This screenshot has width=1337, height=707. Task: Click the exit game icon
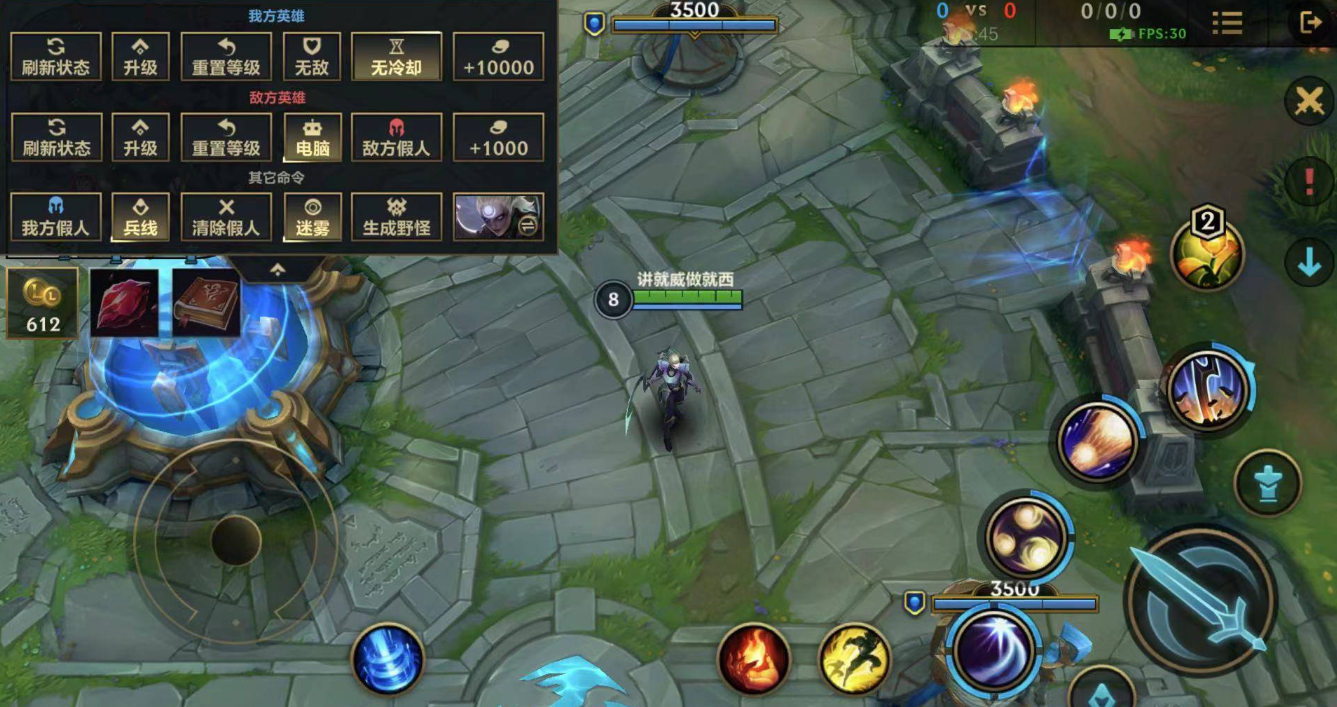(x=1309, y=22)
